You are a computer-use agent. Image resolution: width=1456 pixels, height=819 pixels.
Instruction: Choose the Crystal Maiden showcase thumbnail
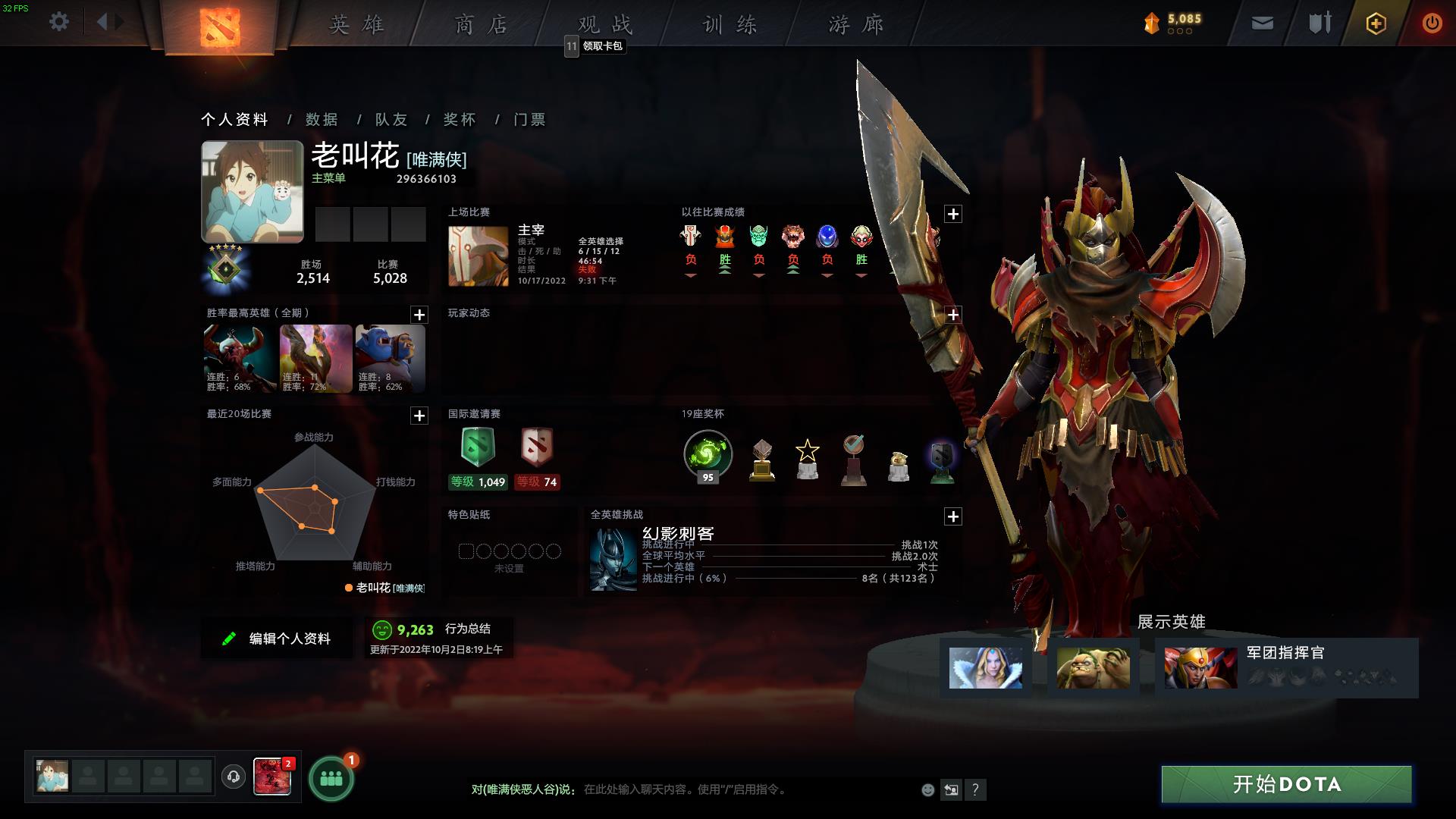pyautogui.click(x=985, y=668)
